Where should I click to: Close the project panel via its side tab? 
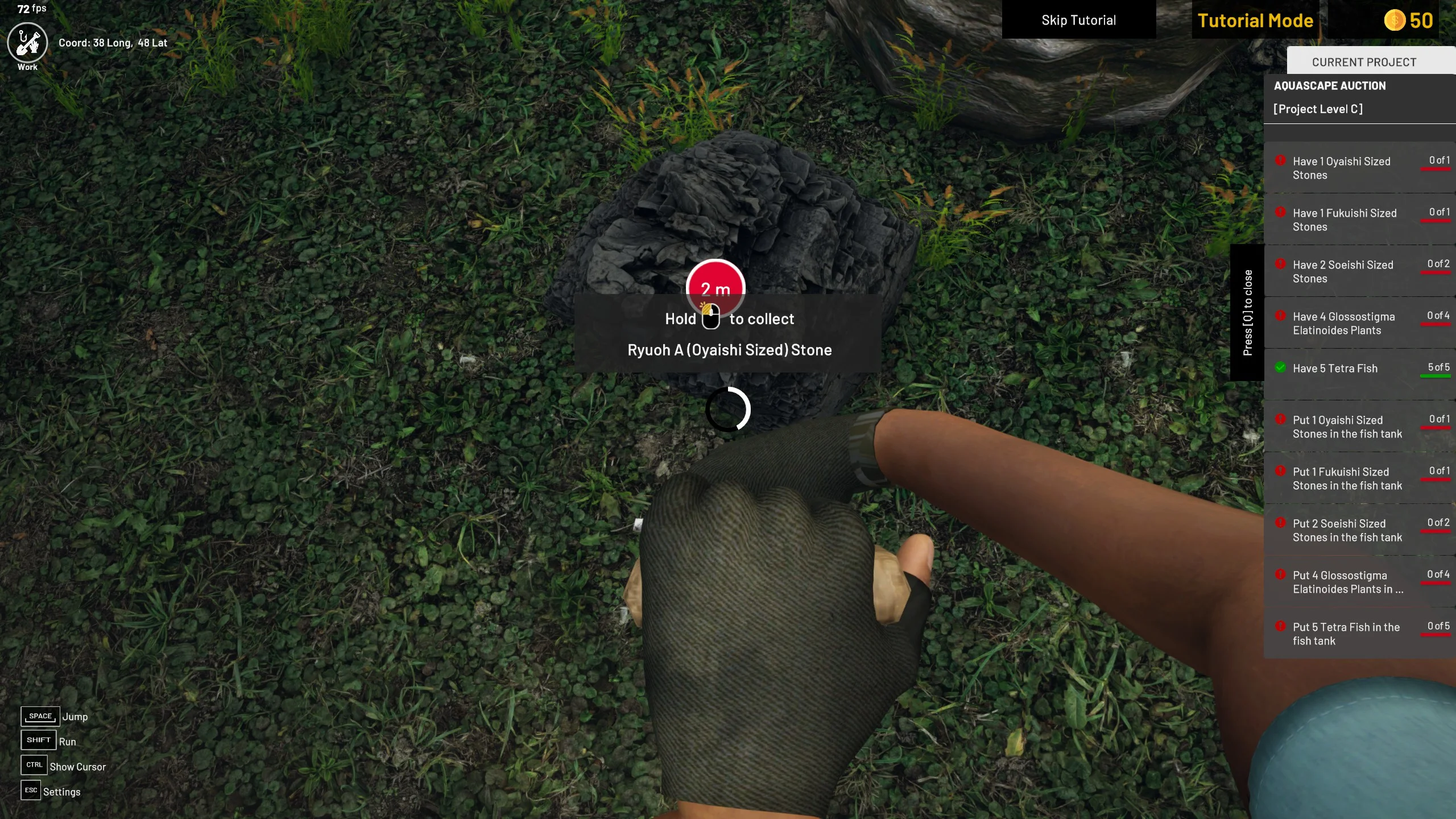coord(1247,313)
